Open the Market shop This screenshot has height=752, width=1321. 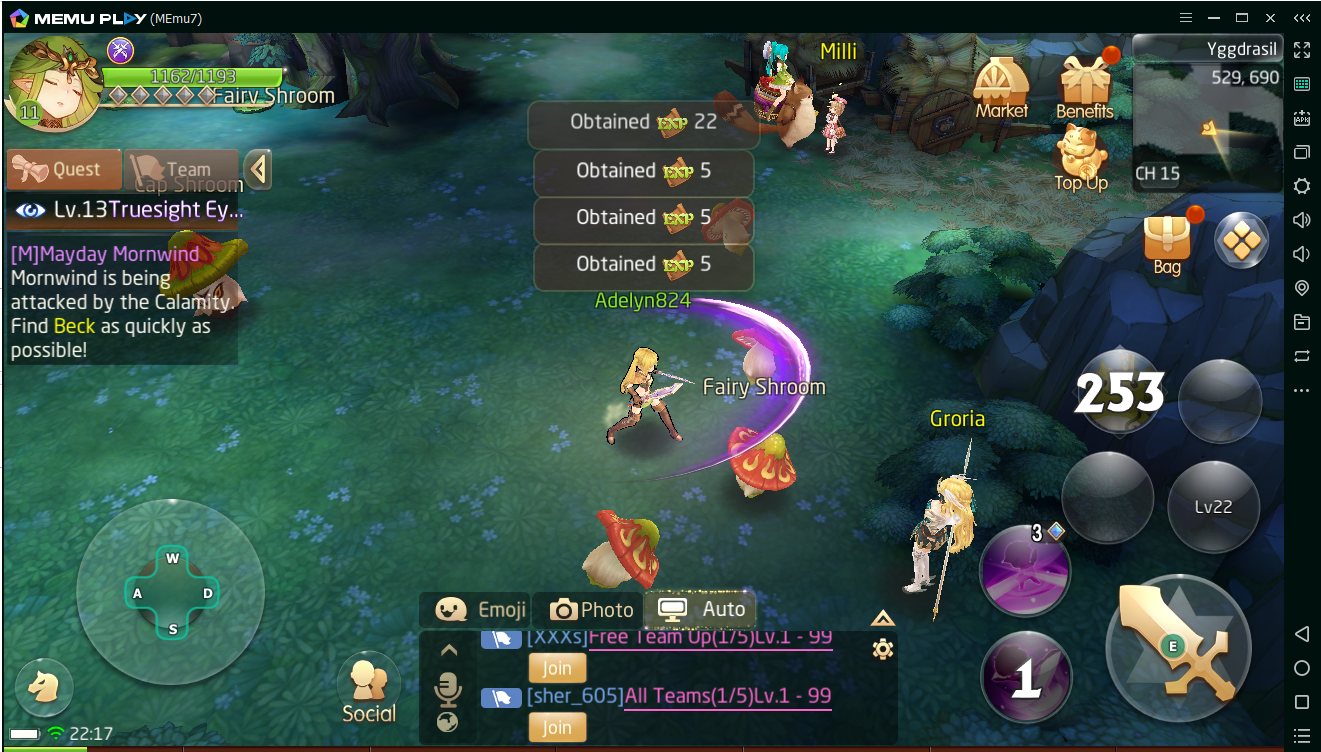pos(1001,90)
